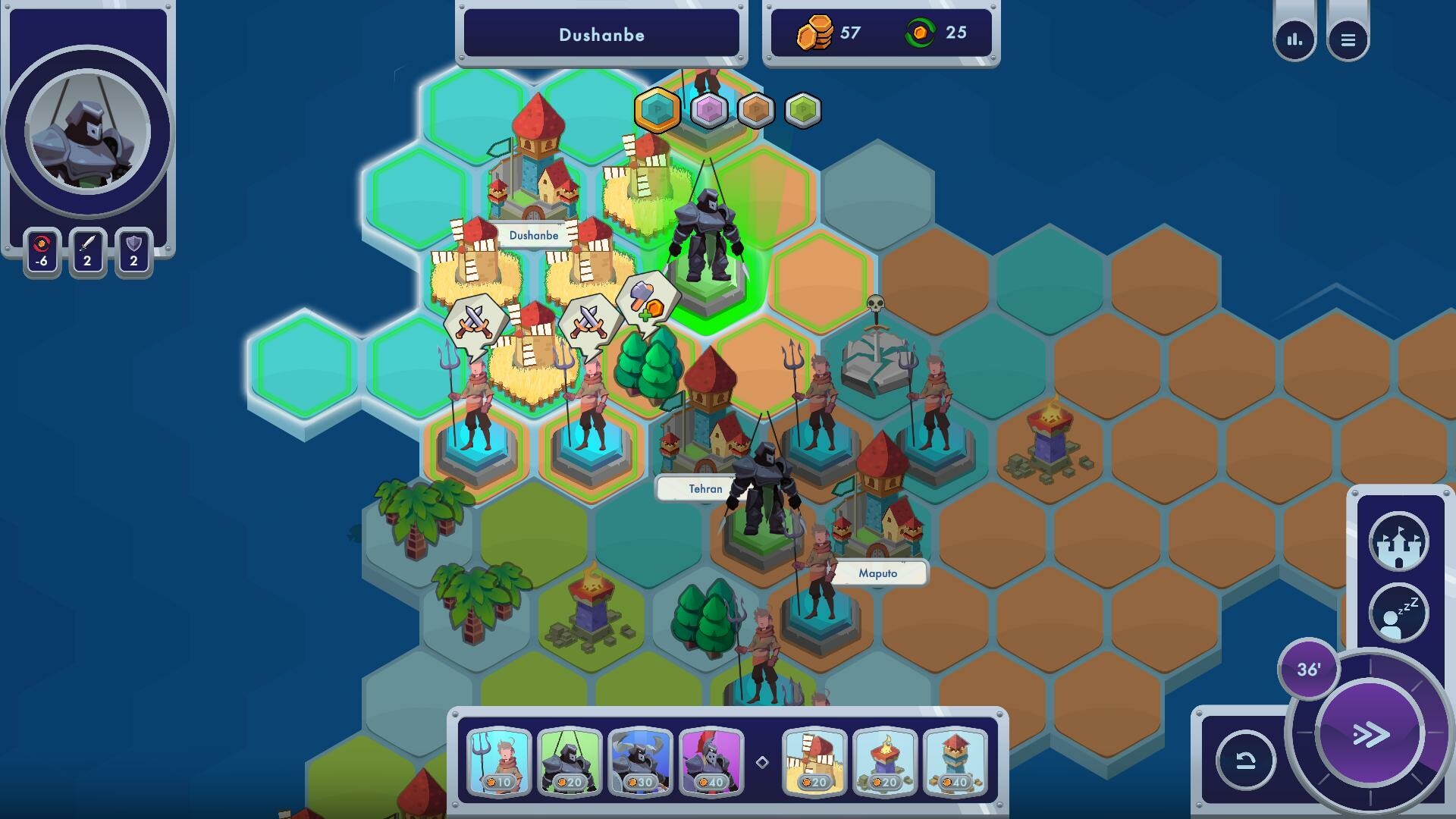Select the green hex terrain option
The width and height of the screenshot is (1456, 819).
click(x=804, y=109)
